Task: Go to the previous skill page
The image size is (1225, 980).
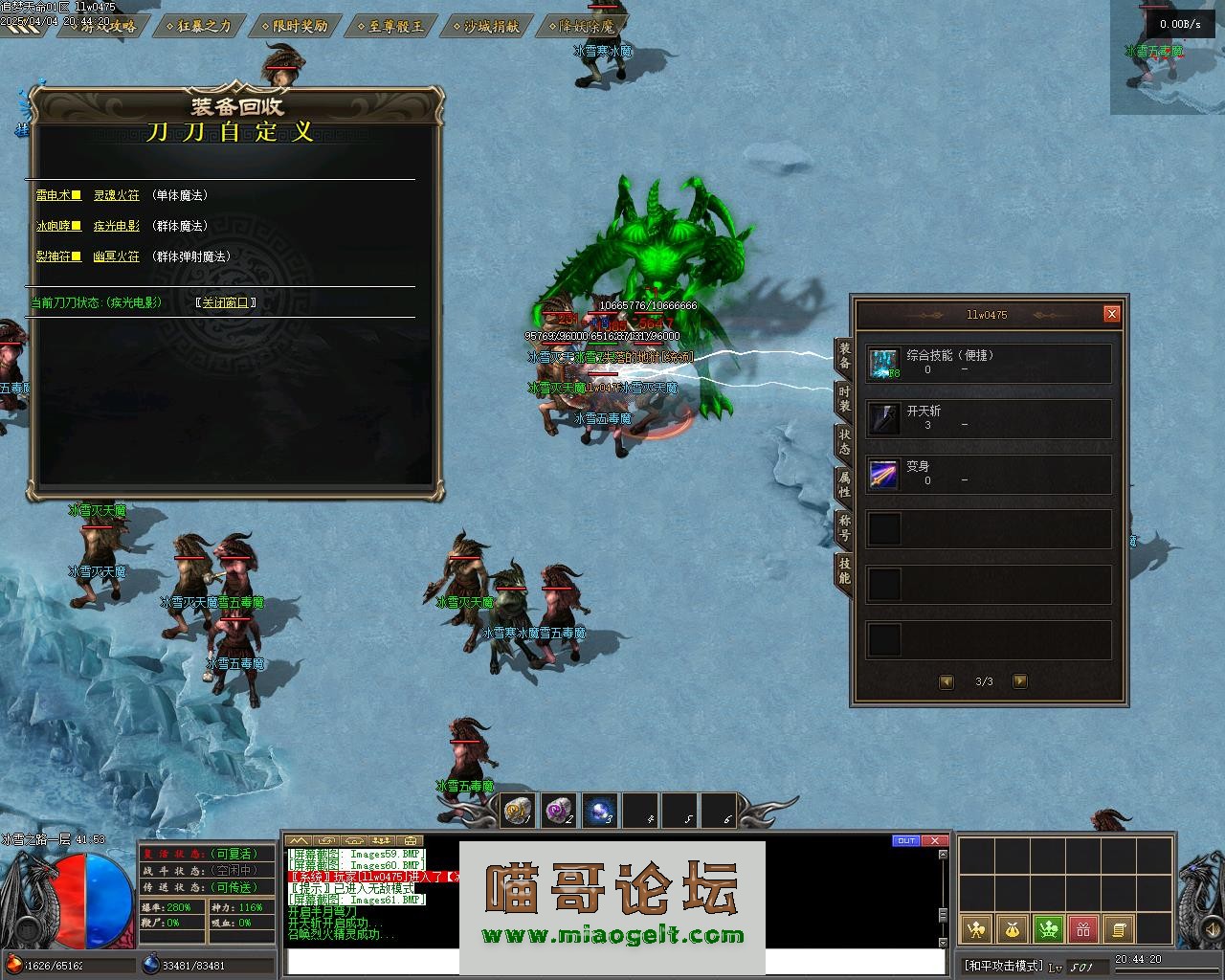Action: 947,681
